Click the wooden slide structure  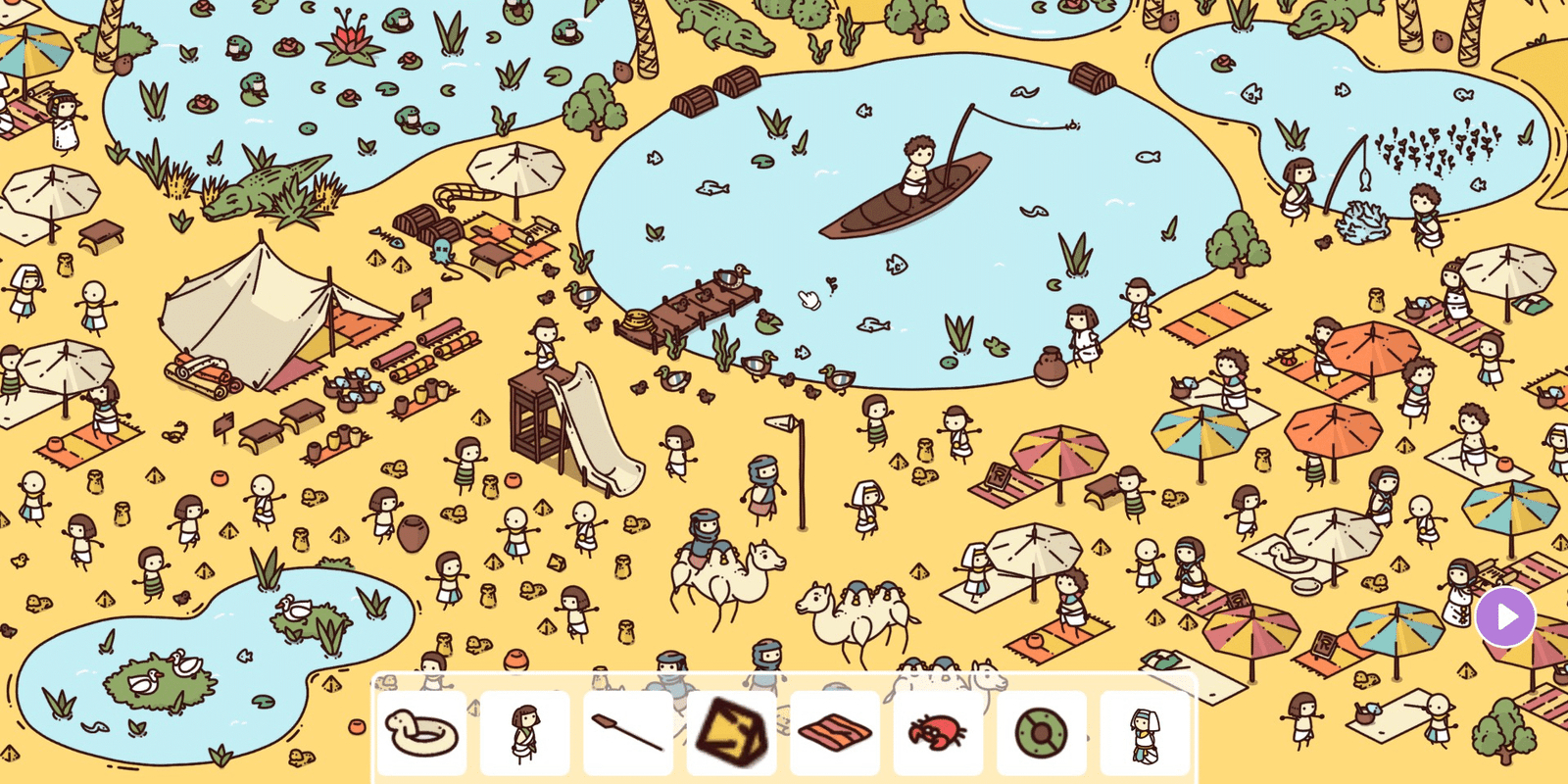pyautogui.click(x=554, y=421)
